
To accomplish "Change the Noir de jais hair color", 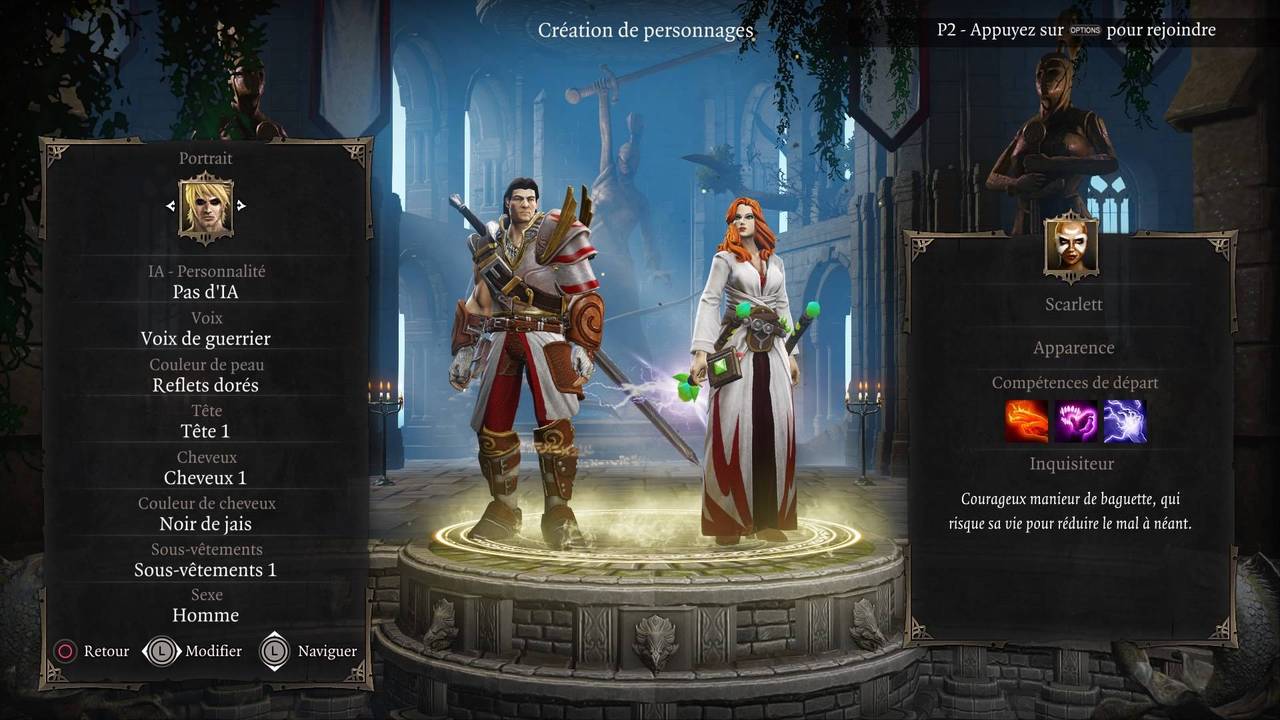I will point(206,523).
